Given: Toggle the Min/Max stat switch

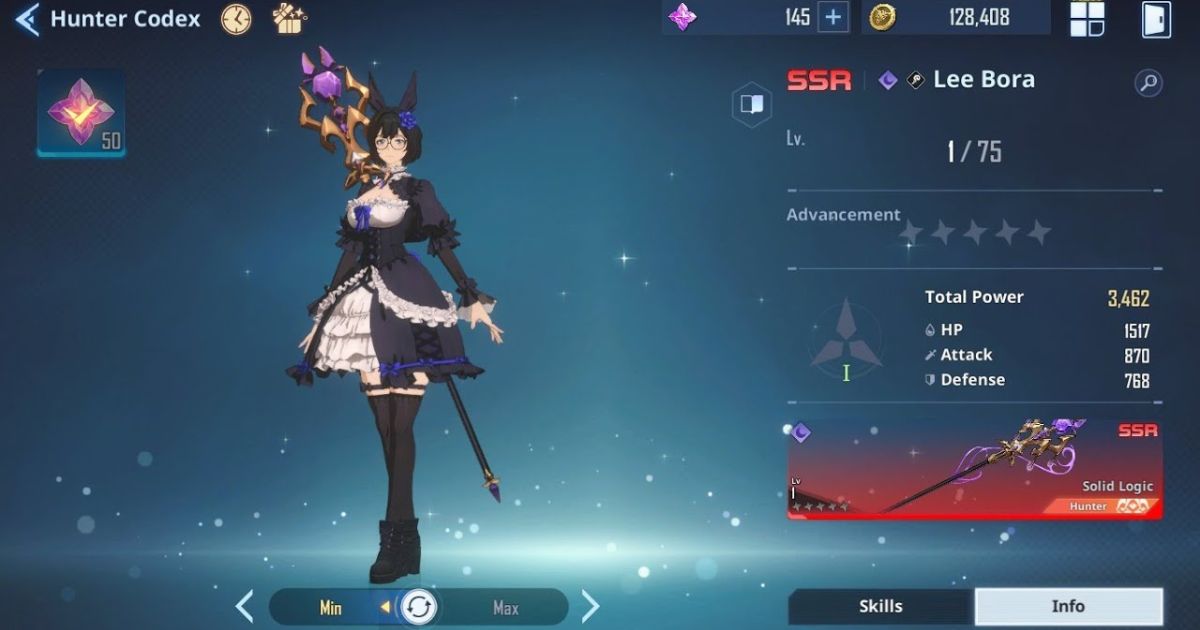Looking at the screenshot, I should 418,607.
